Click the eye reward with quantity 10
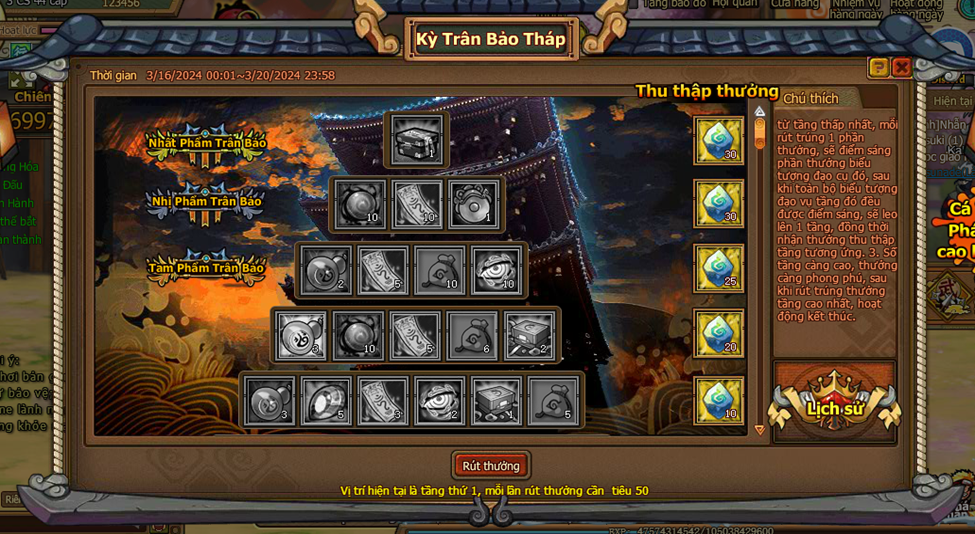This screenshot has height=534, width=975. point(496,270)
